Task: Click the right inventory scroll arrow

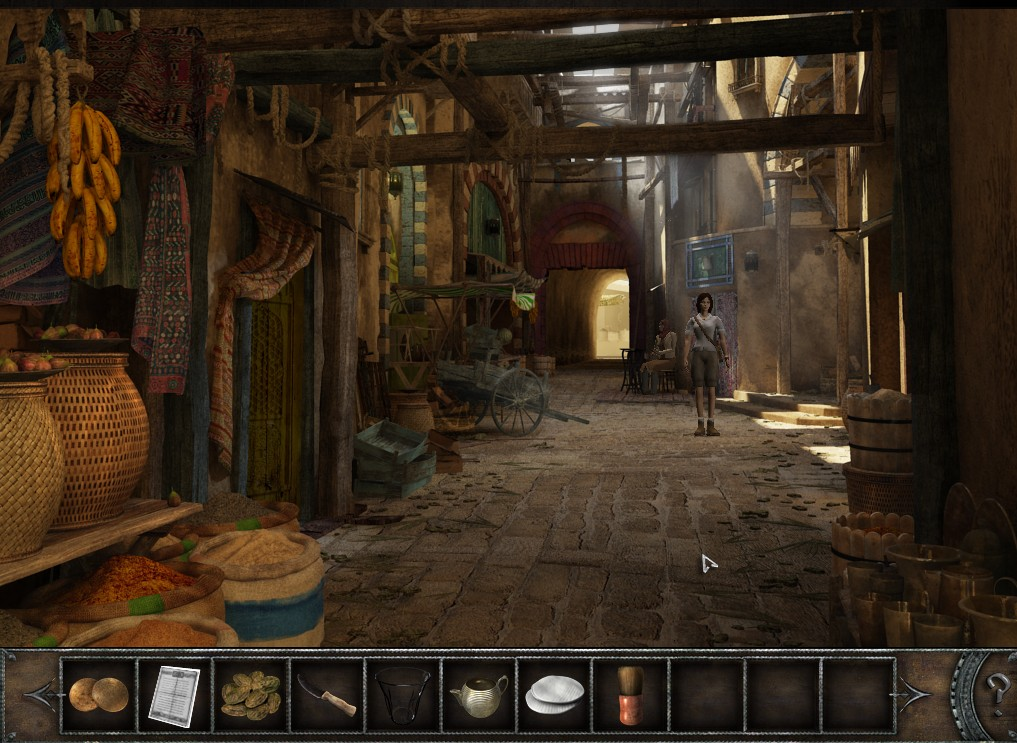Action: [x=914, y=692]
